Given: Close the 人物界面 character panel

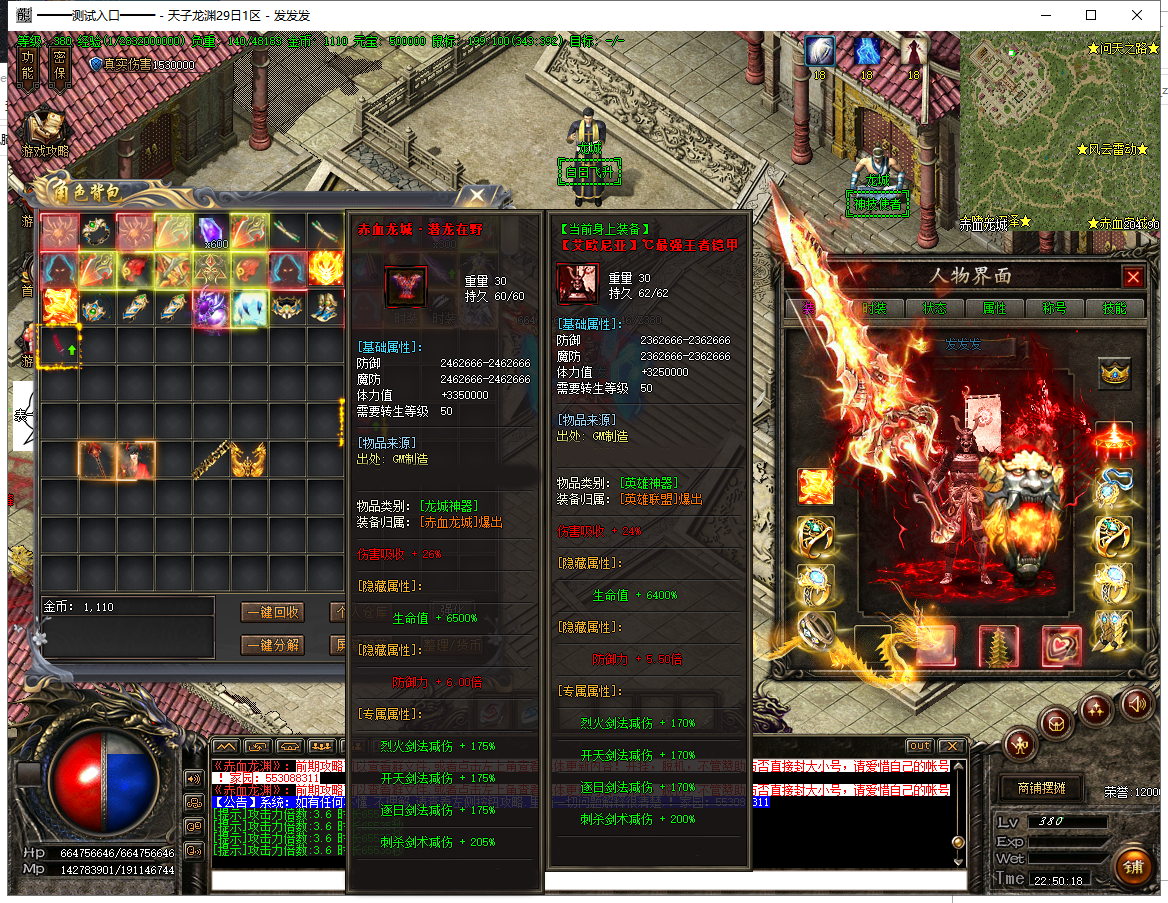Looking at the screenshot, I should click(x=1132, y=277).
